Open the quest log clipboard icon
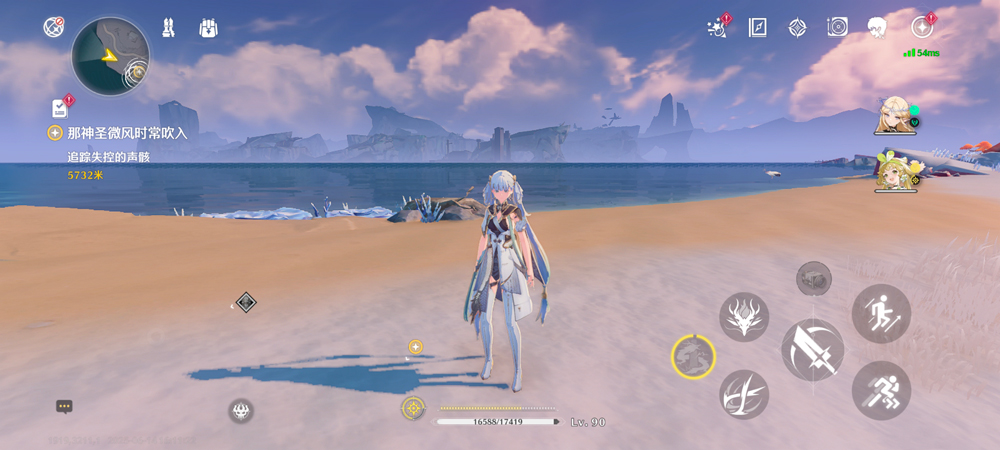The image size is (1000, 450). click(60, 107)
